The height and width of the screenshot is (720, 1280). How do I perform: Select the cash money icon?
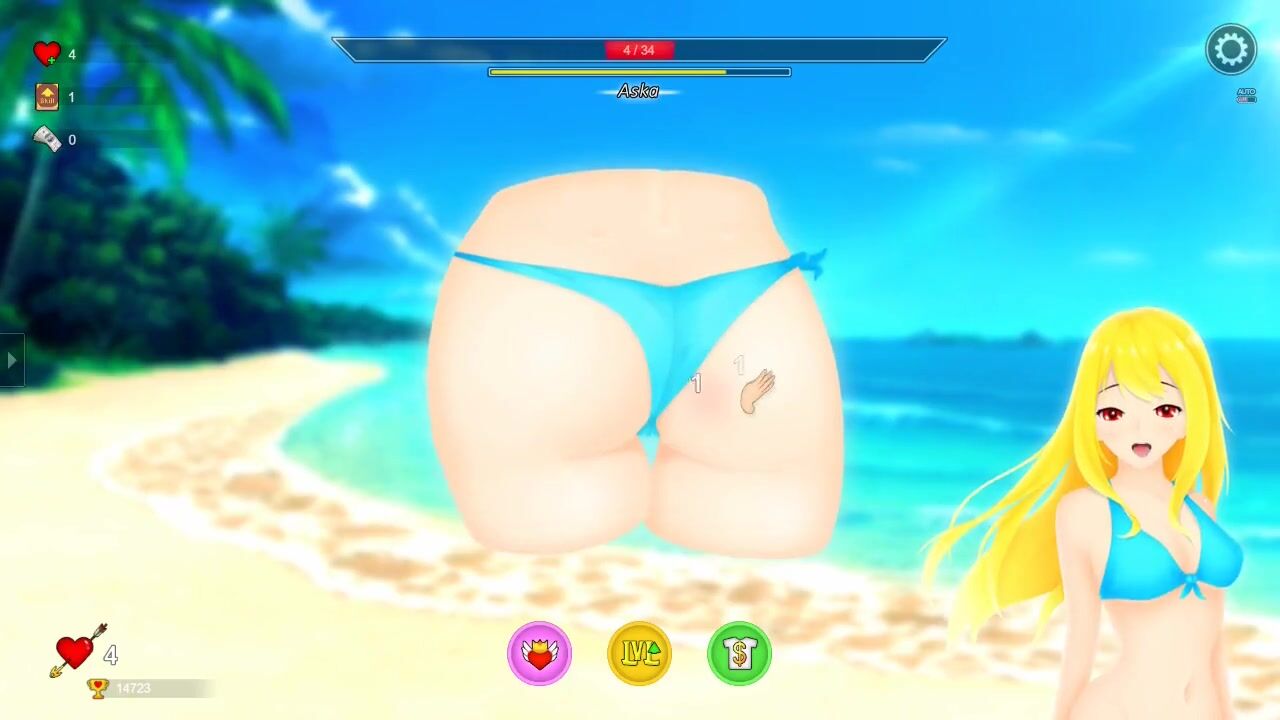[x=47, y=139]
